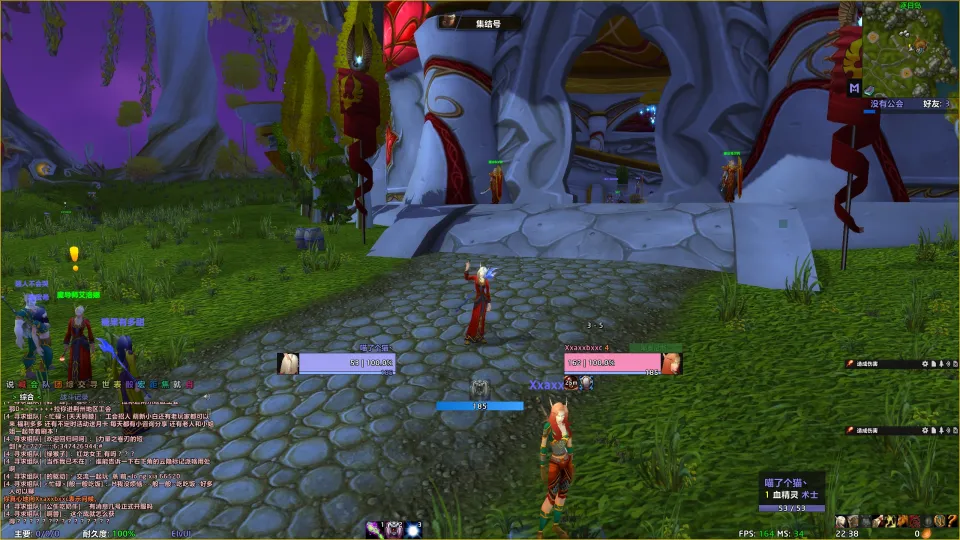
Task: Select the 说 say channel shortcut
Action: (10, 384)
